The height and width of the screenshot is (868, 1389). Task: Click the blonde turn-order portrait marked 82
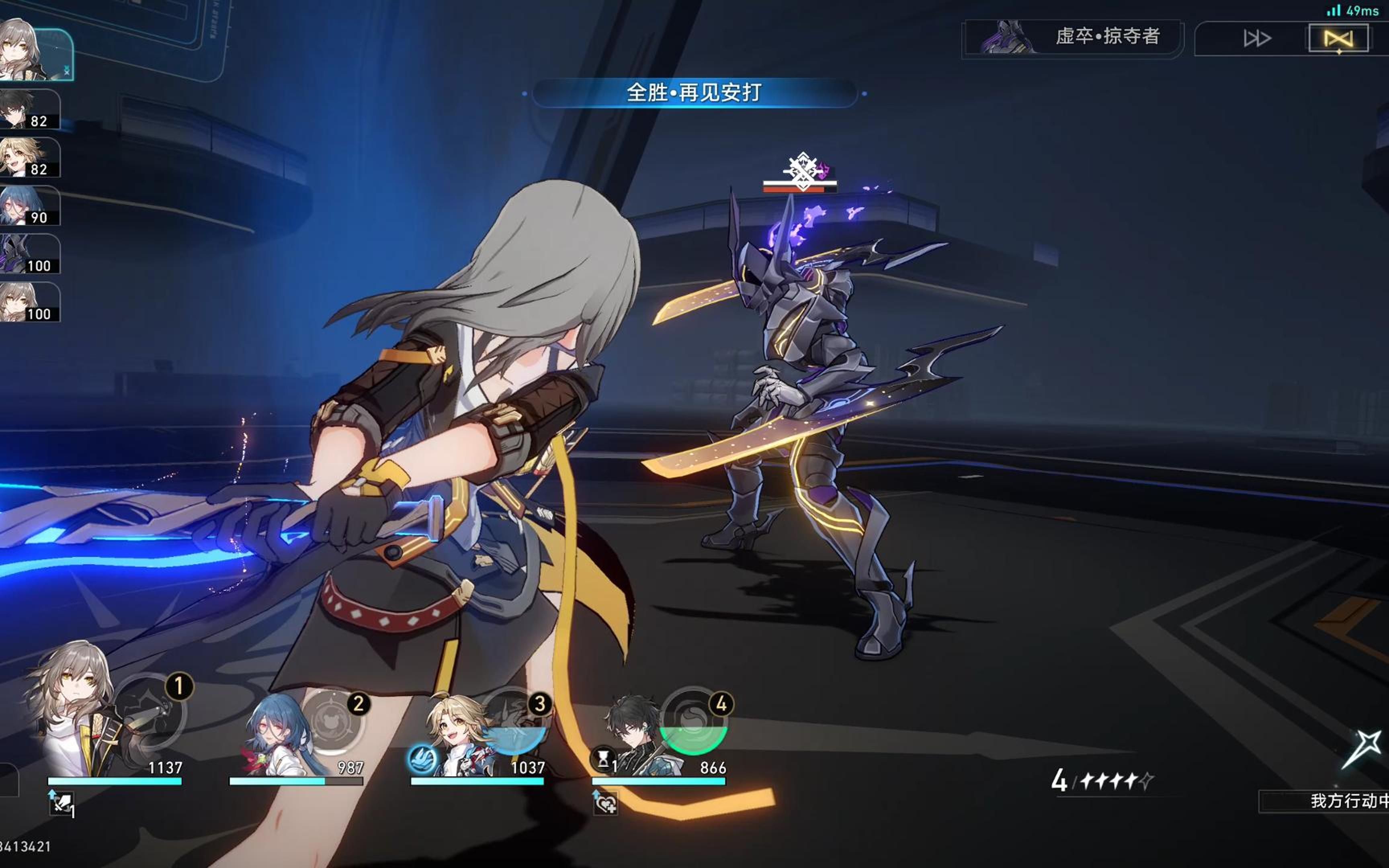[x=29, y=157]
